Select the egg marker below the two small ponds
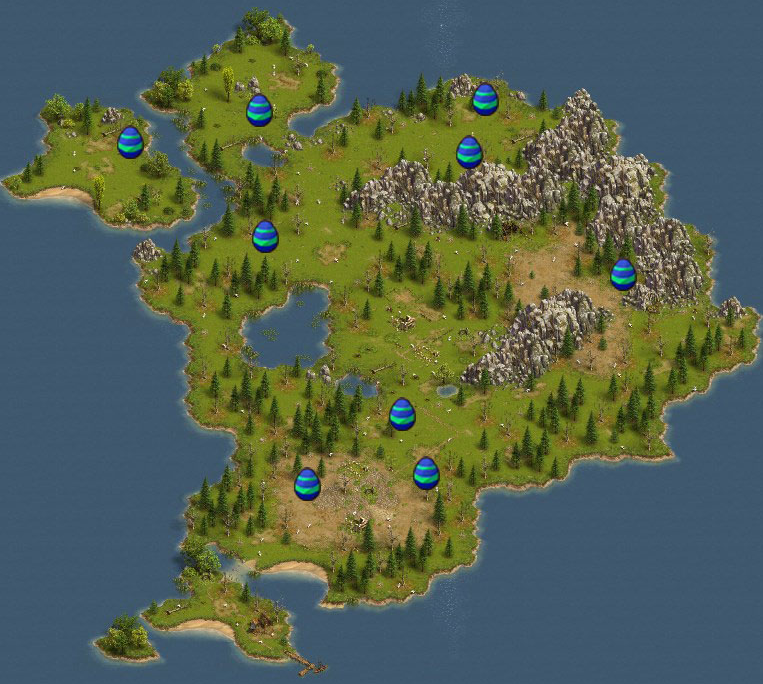 coord(402,414)
